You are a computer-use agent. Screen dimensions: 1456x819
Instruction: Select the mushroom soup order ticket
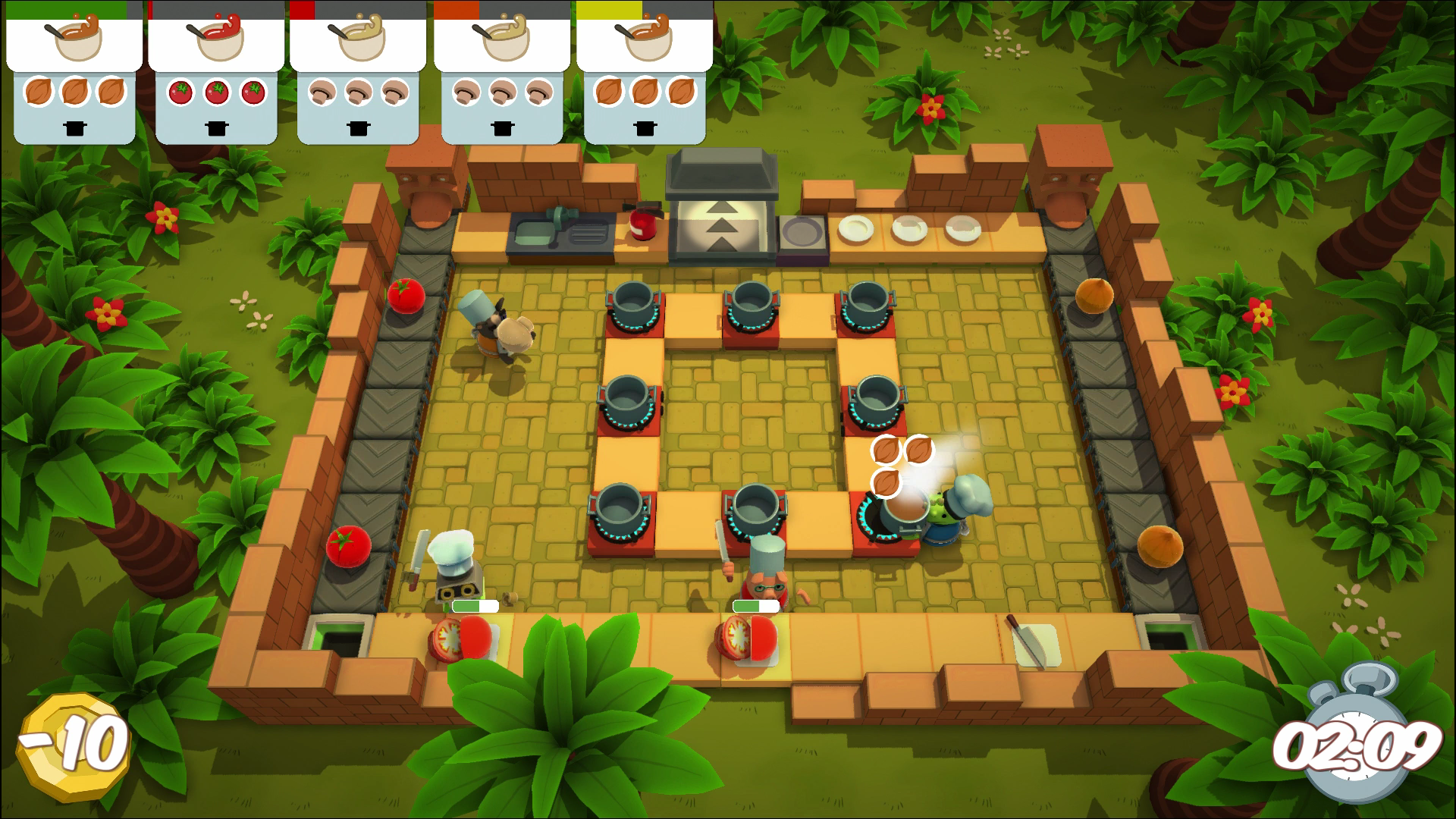click(x=356, y=72)
